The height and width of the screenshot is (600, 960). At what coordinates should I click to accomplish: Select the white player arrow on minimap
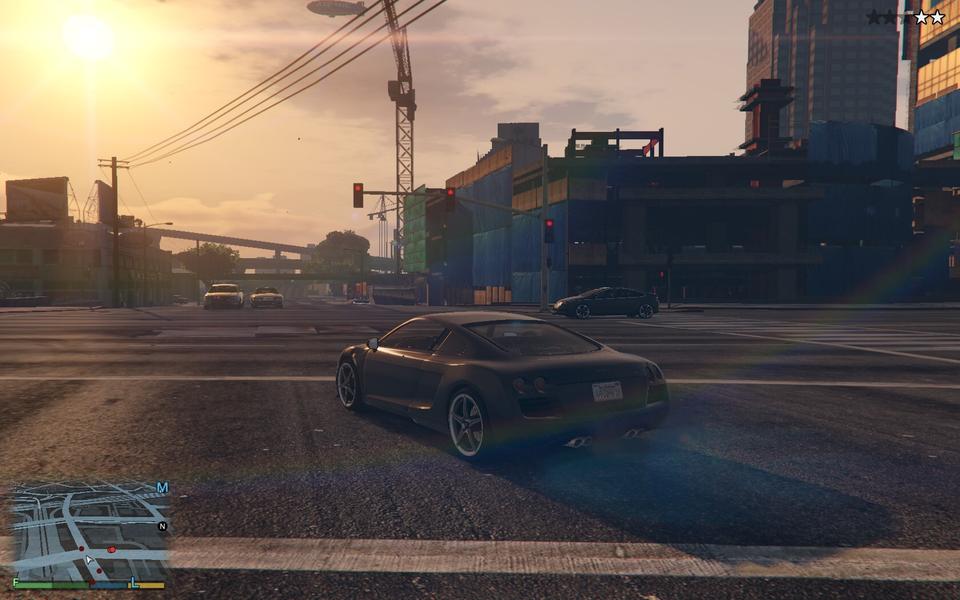pyautogui.click(x=90, y=561)
